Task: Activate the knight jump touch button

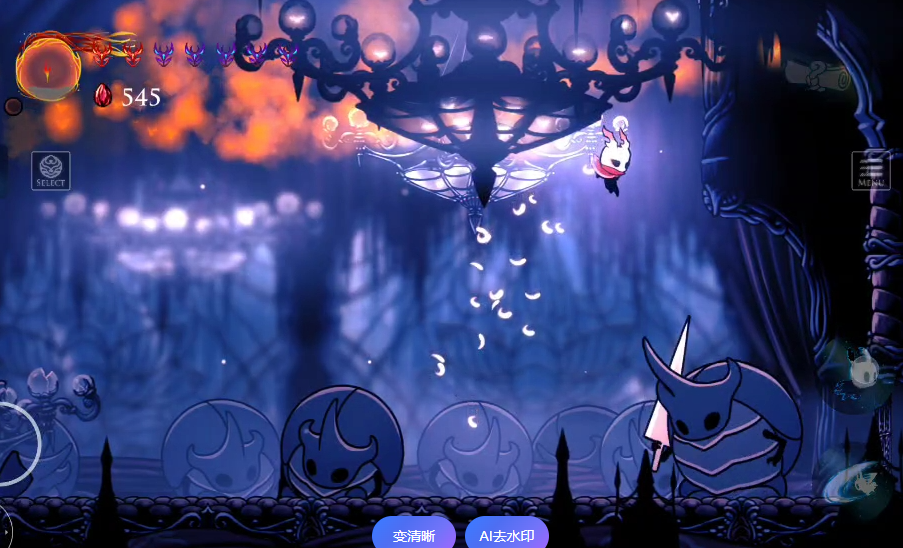Action: (857, 372)
